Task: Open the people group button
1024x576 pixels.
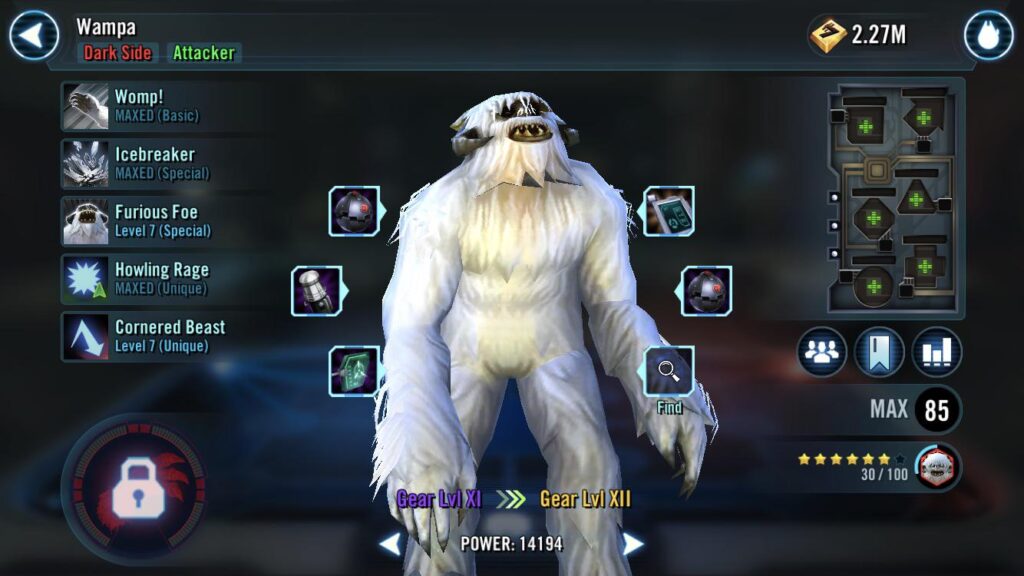Action: pyautogui.click(x=822, y=352)
